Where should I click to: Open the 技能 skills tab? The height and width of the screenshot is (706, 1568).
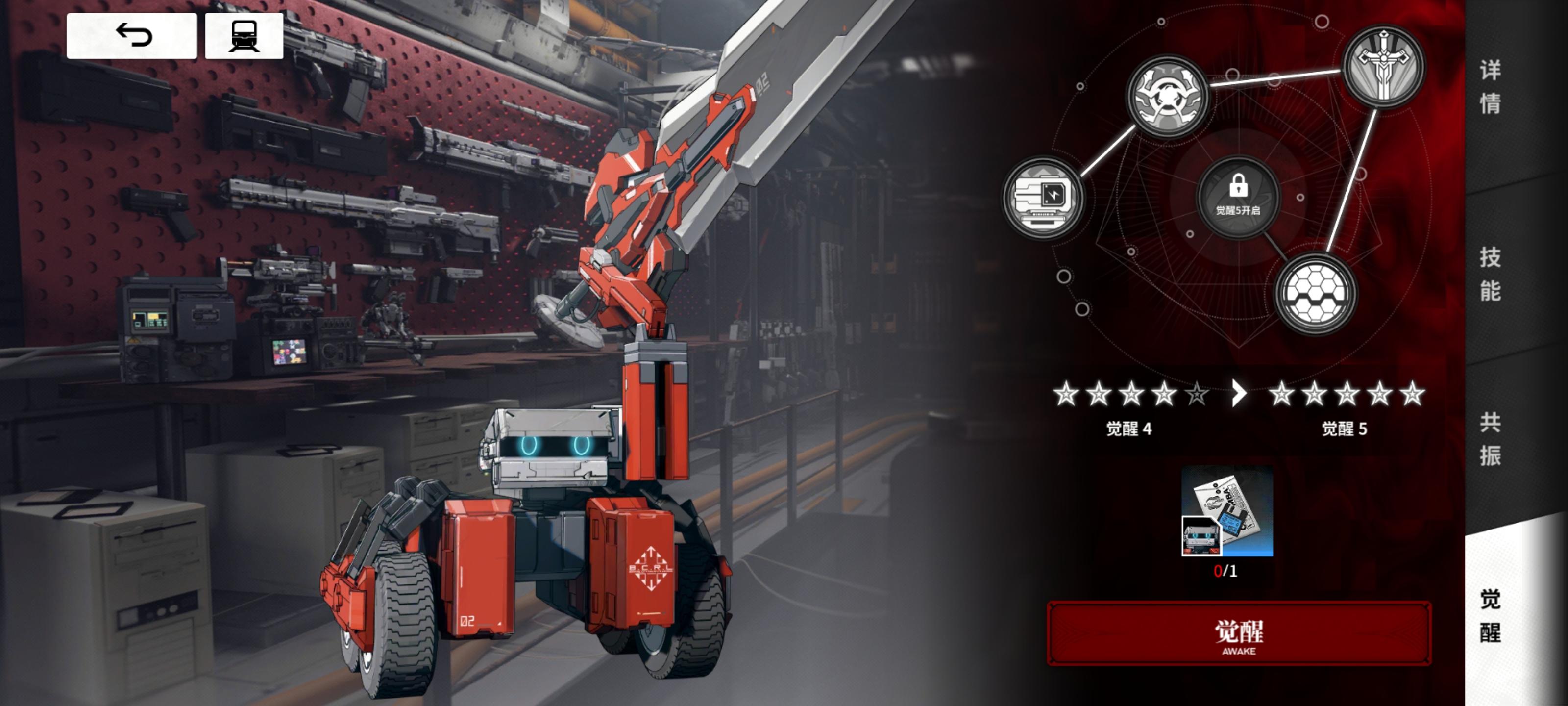1490,274
